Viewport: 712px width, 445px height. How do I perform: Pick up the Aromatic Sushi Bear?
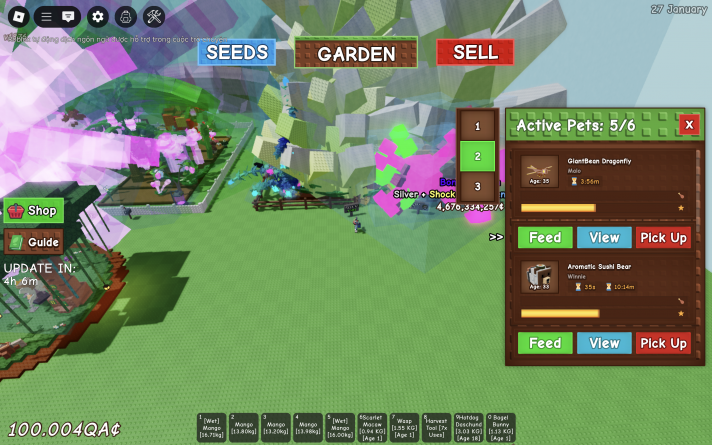(663, 343)
